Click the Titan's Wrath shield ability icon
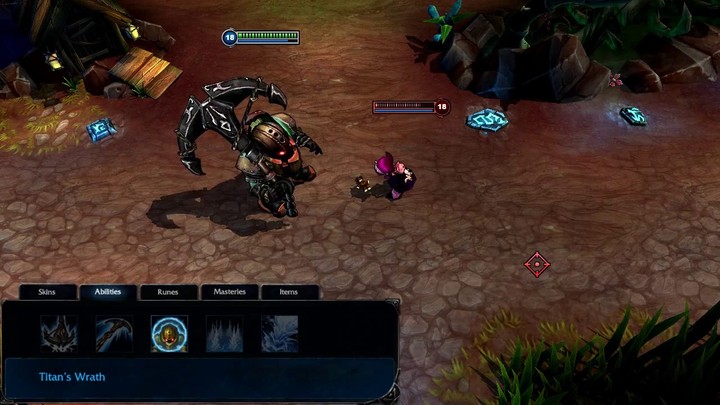Viewport: 720px width, 405px height. point(169,334)
